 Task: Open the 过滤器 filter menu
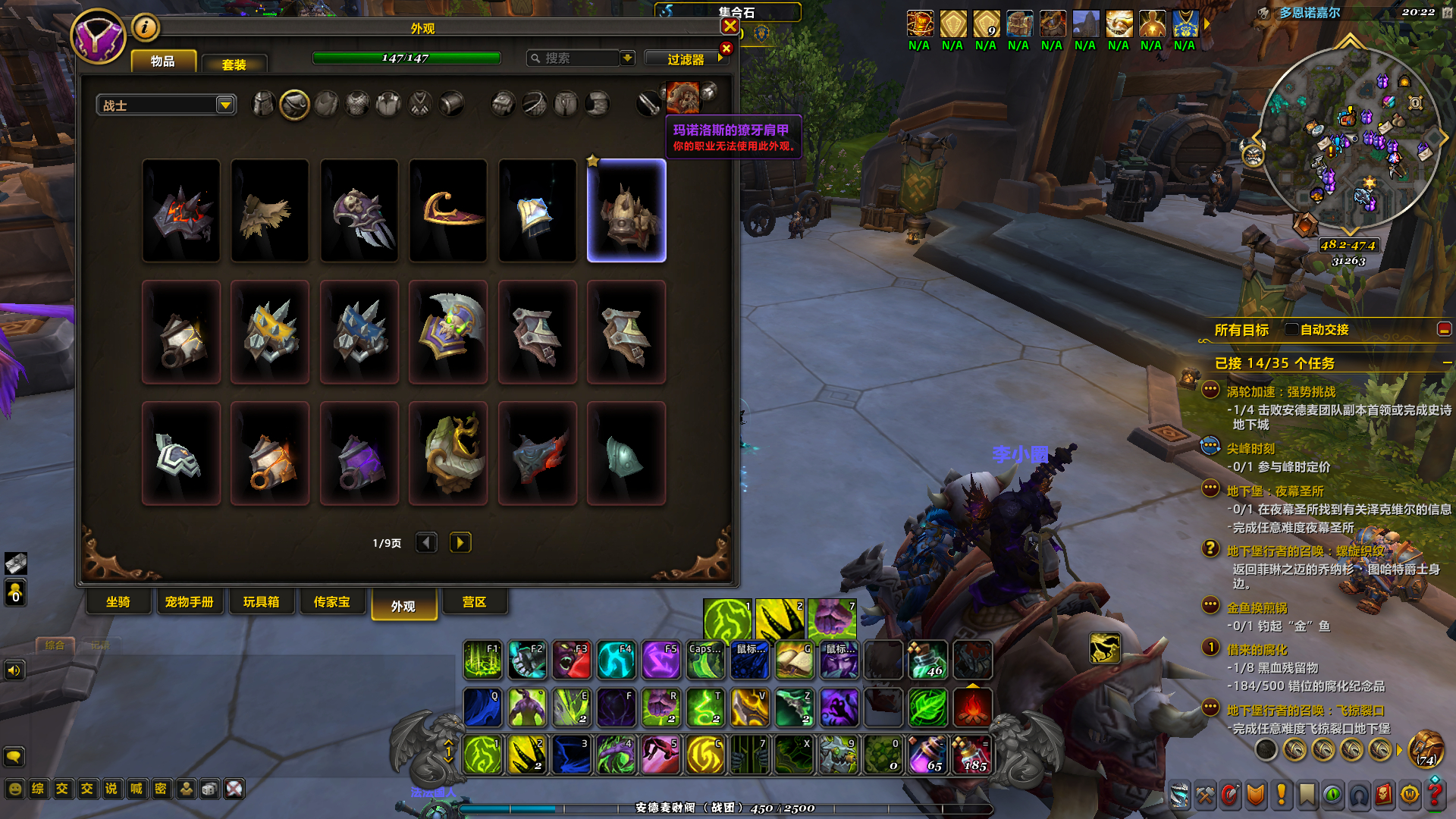(x=686, y=58)
